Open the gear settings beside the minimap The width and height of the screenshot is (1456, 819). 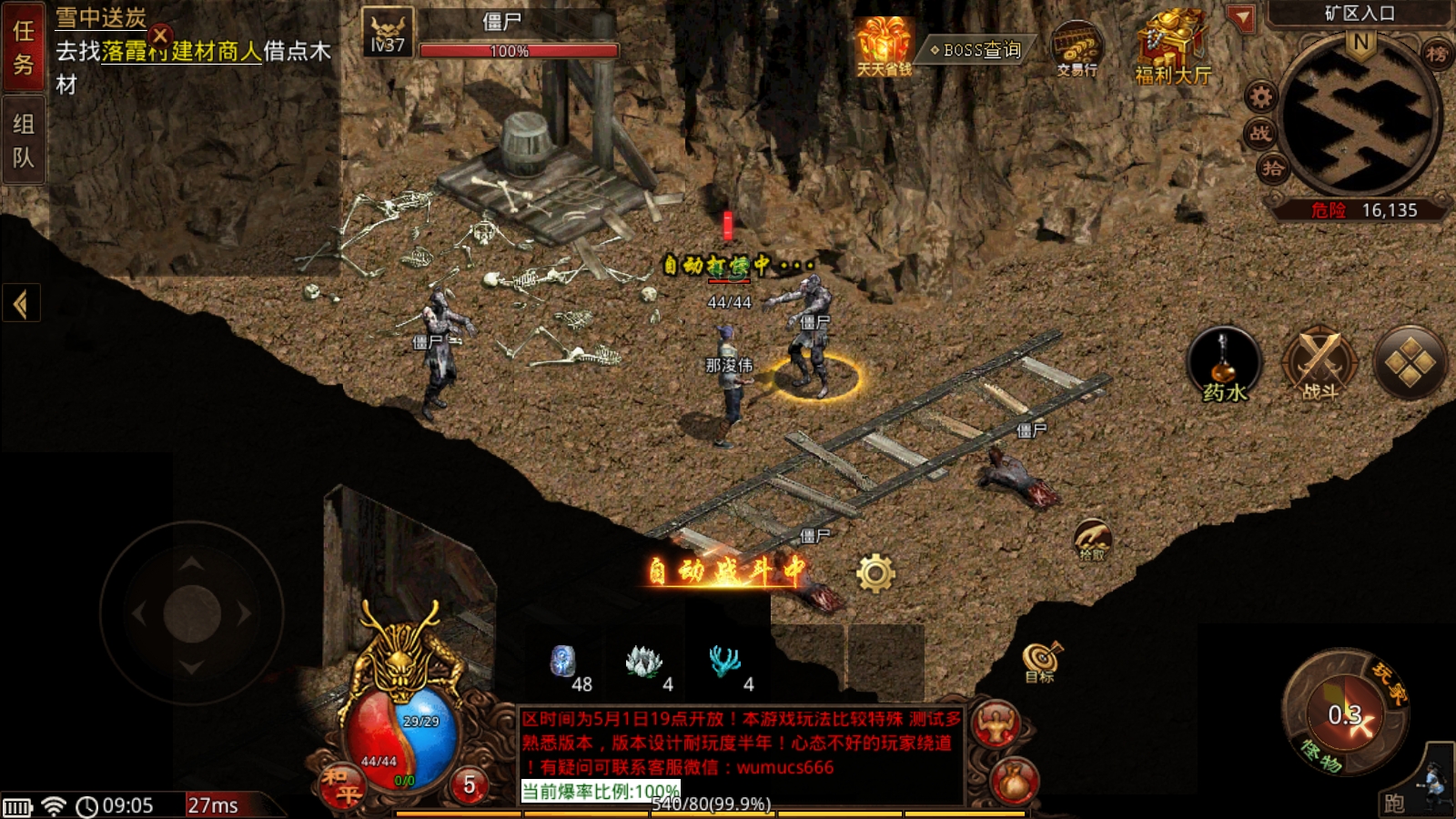tap(1260, 96)
